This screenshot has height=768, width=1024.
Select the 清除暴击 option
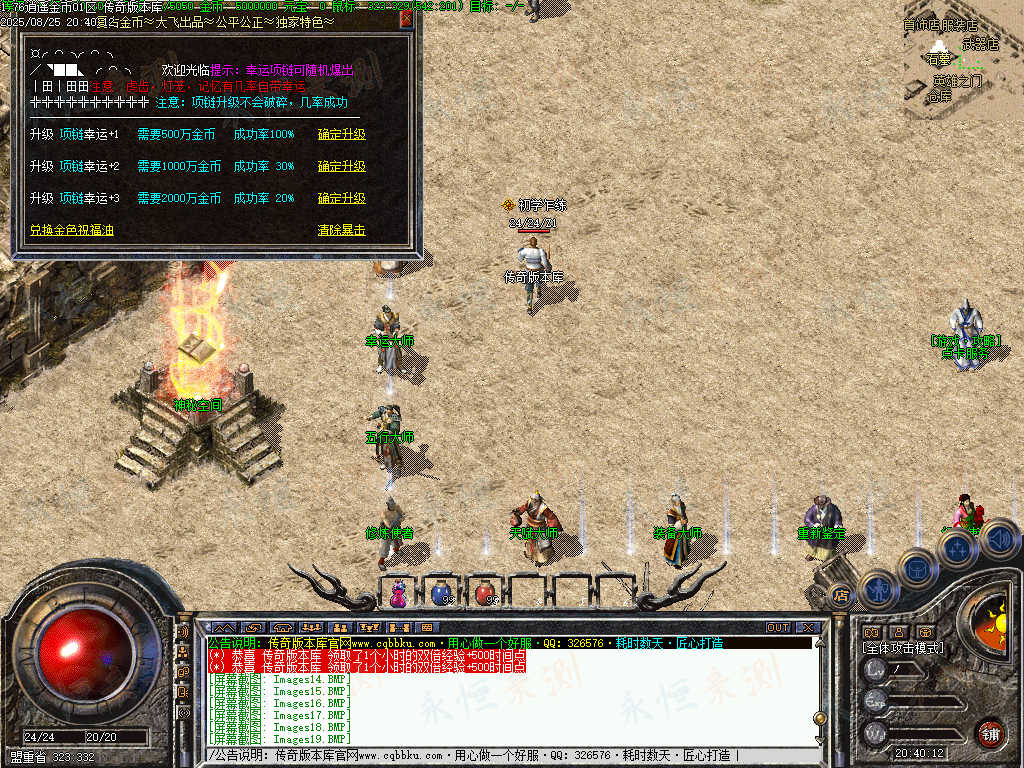342,230
